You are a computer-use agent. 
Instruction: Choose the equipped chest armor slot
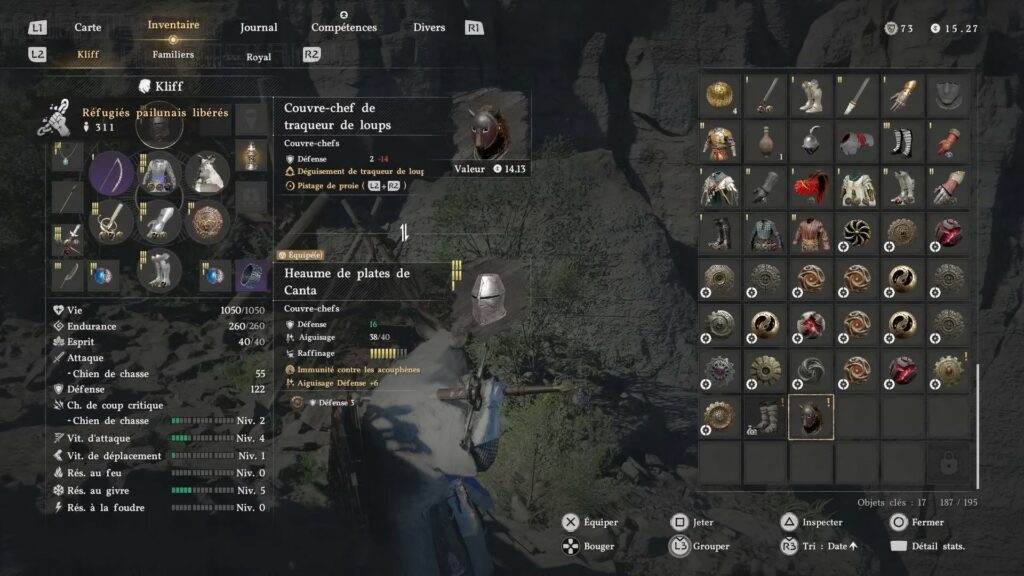[158, 174]
